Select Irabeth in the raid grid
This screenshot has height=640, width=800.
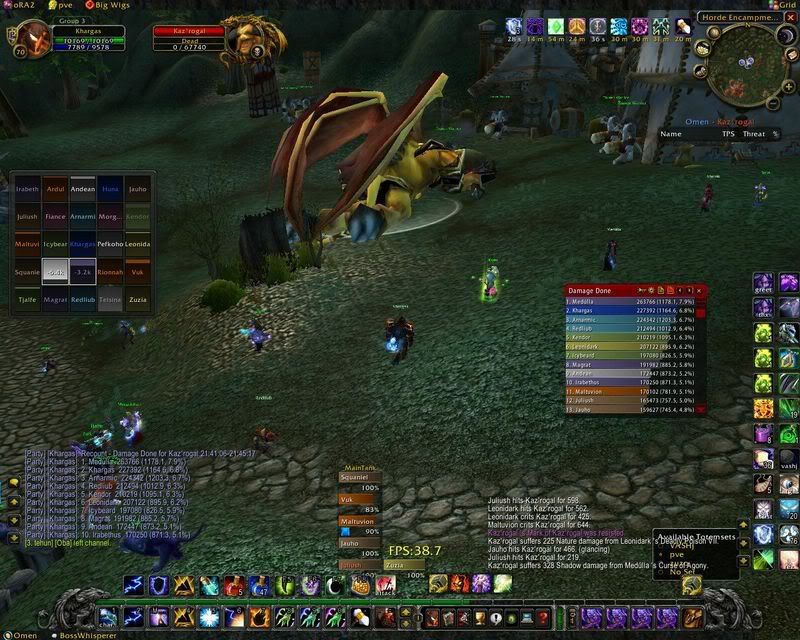point(27,188)
